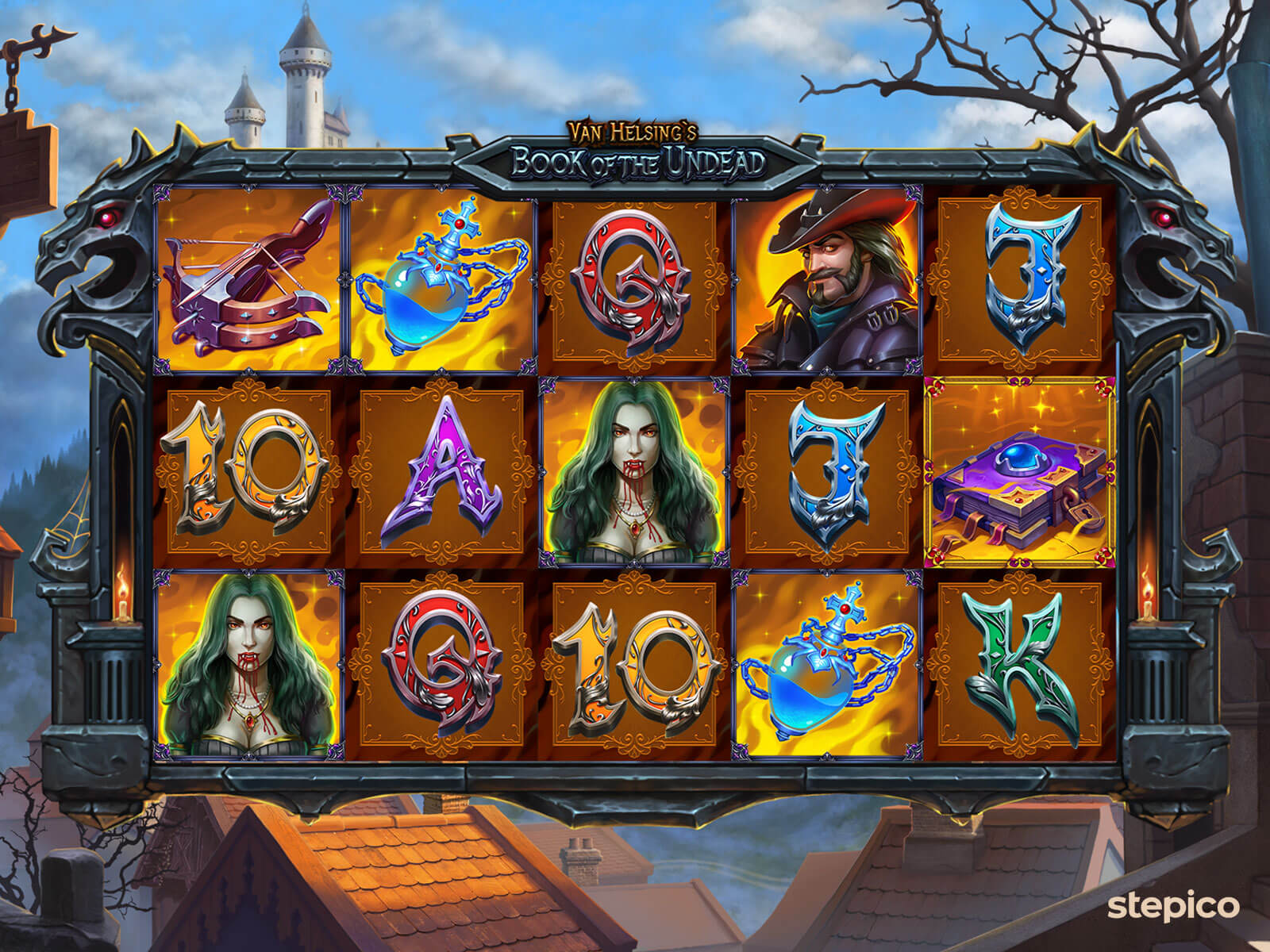Choose the purple spellbook scatter symbol

coord(1019,473)
